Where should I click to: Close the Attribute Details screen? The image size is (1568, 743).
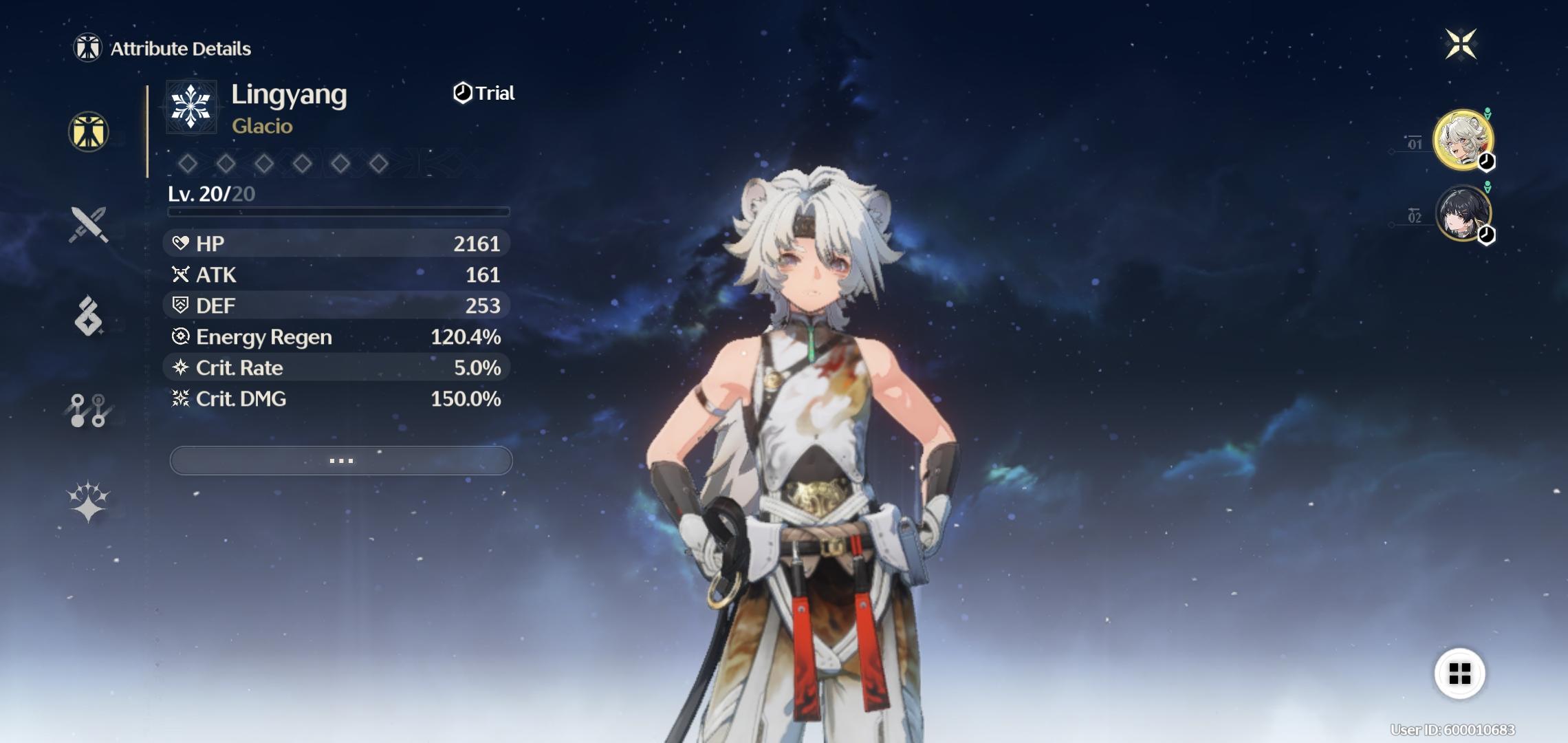[x=1460, y=45]
